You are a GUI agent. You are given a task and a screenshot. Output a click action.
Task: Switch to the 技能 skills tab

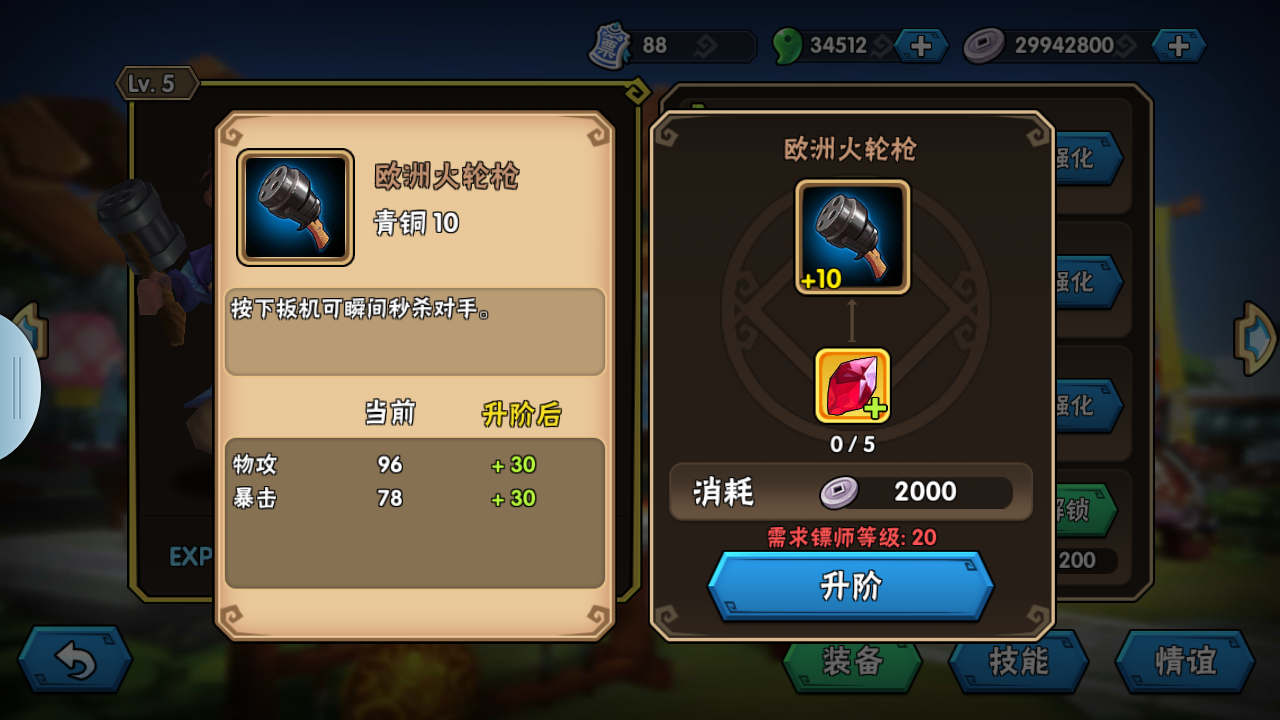click(x=1018, y=662)
